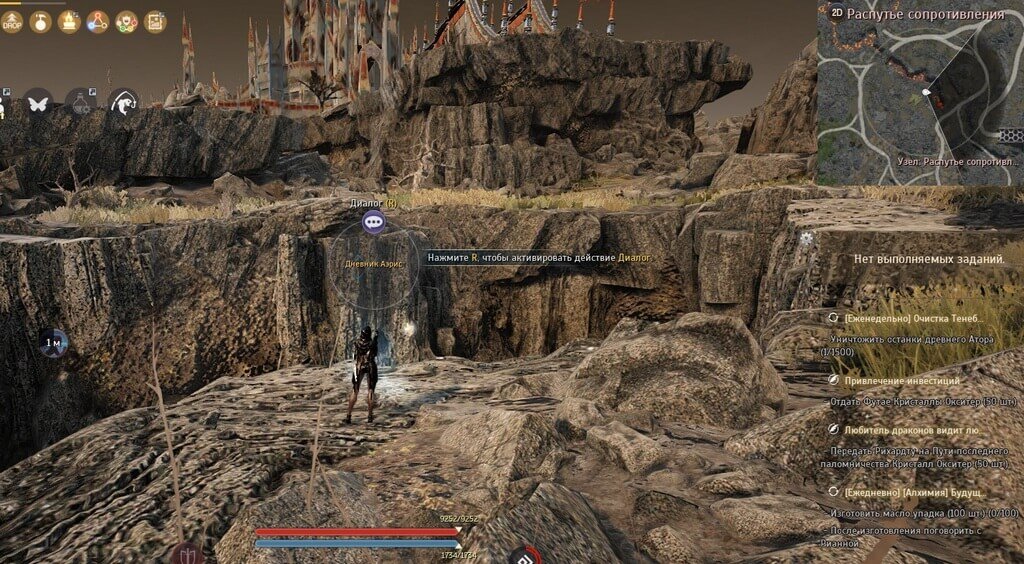Select the campfire icon in top row
The image size is (1024, 564).
click(x=69, y=21)
